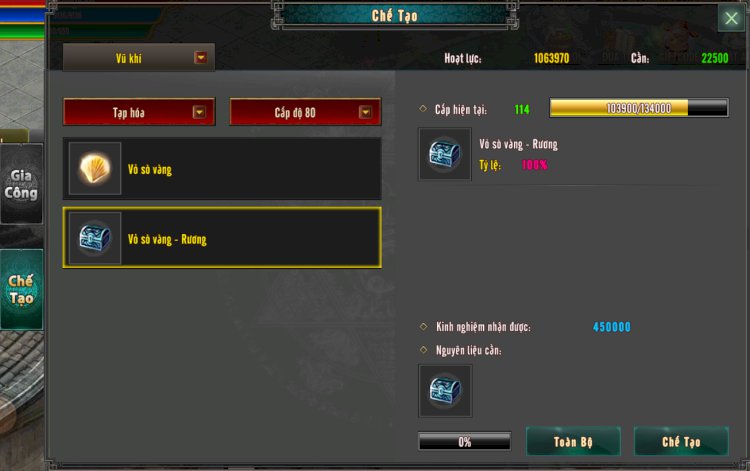Click the Chế Tạo craft button
750x471 pixels.
click(681, 441)
